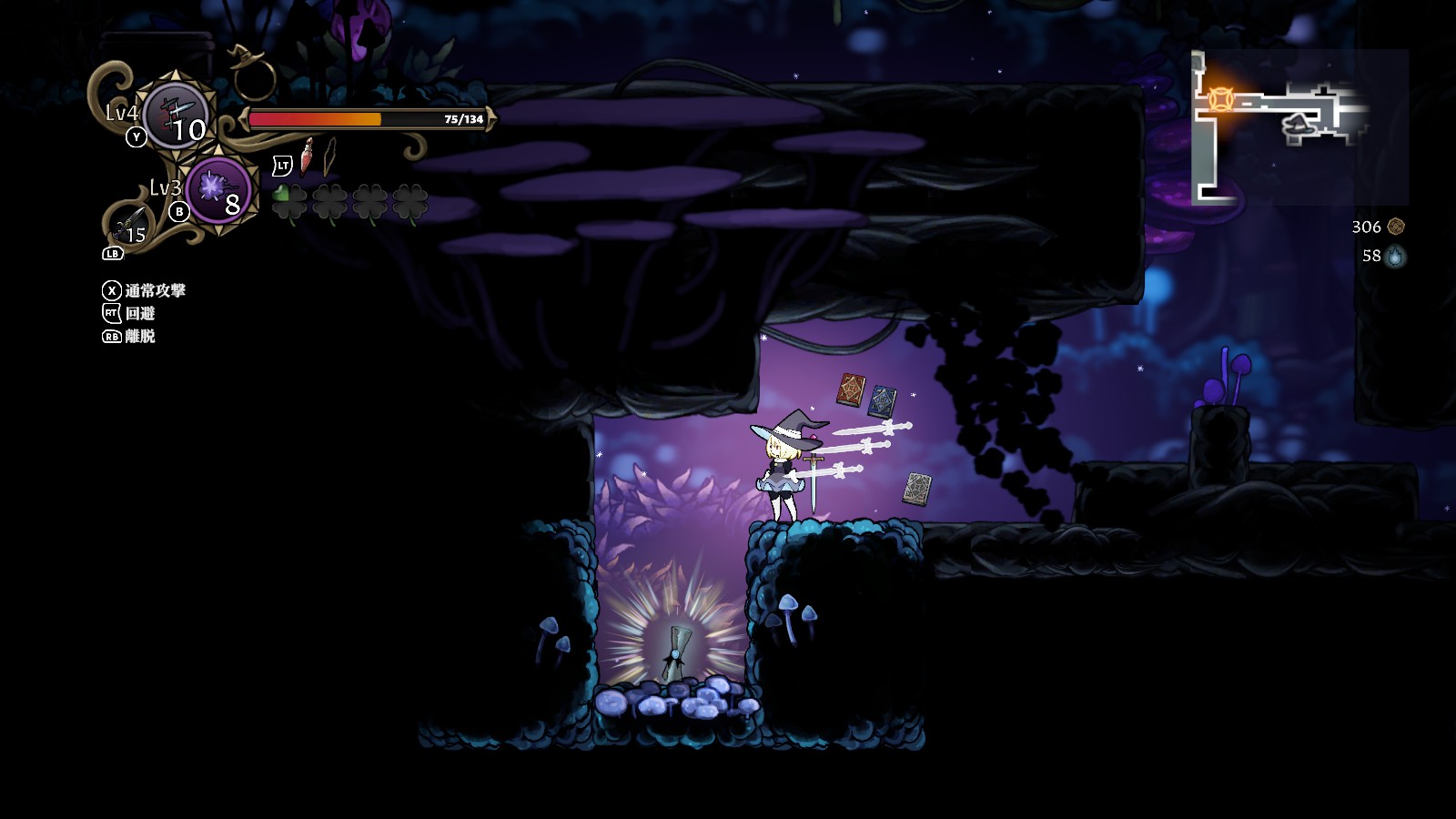Viewport: 1456px width, 819px height.
Task: Click the gold coin currency icon
Action: click(1396, 227)
